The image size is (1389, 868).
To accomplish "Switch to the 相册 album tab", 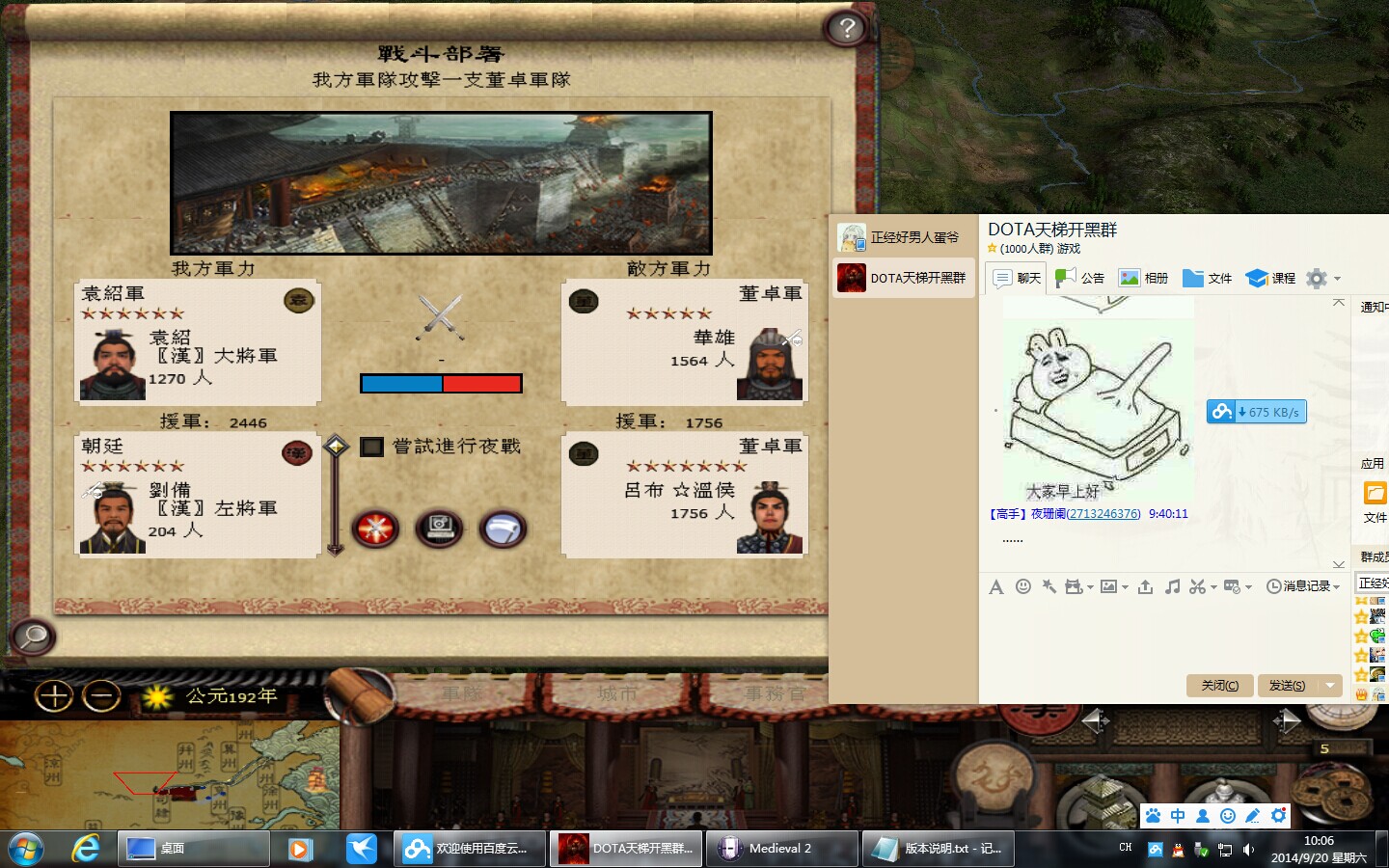I will (x=1144, y=279).
